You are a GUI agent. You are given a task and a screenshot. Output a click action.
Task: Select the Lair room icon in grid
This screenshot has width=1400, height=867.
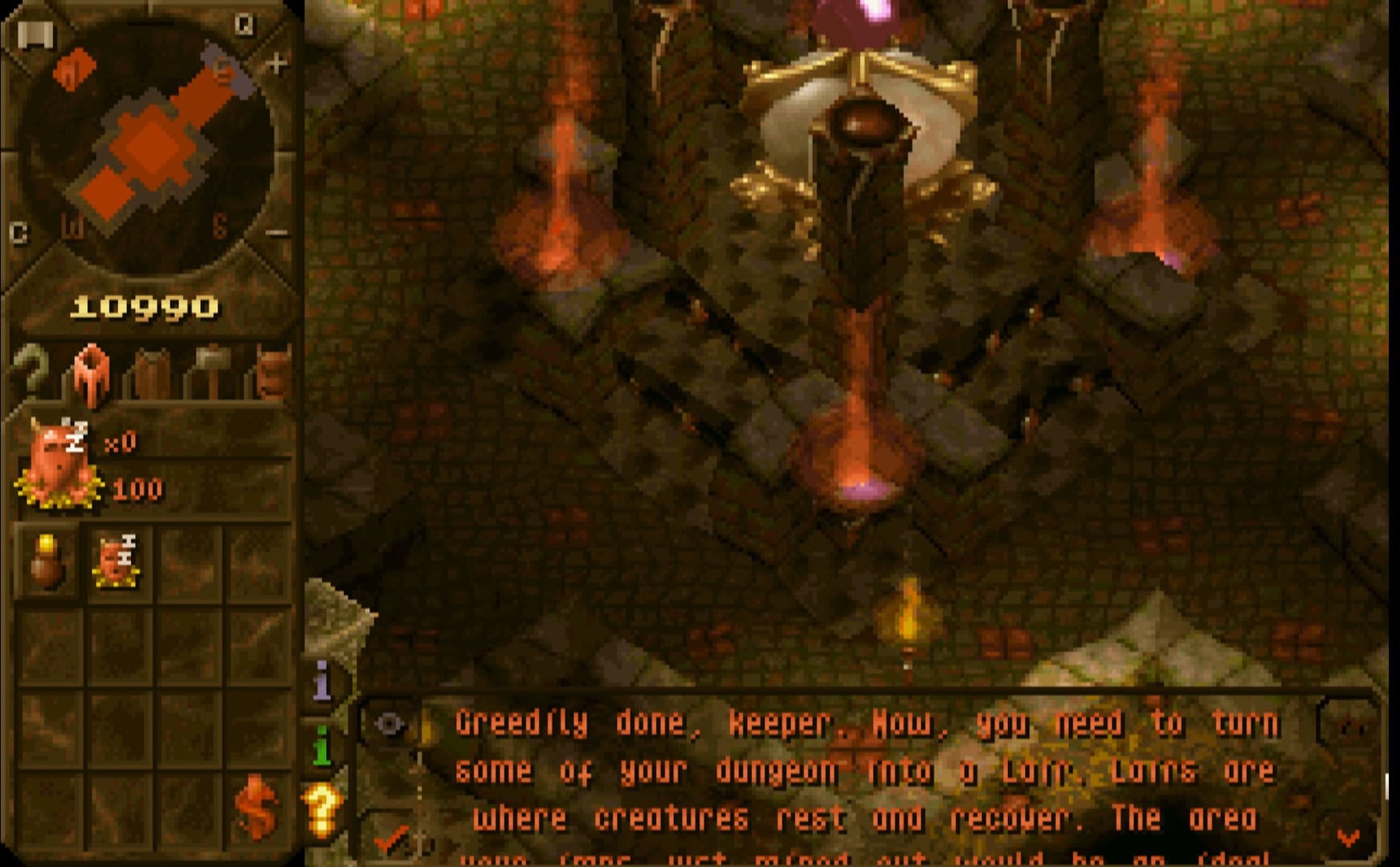pos(117,562)
